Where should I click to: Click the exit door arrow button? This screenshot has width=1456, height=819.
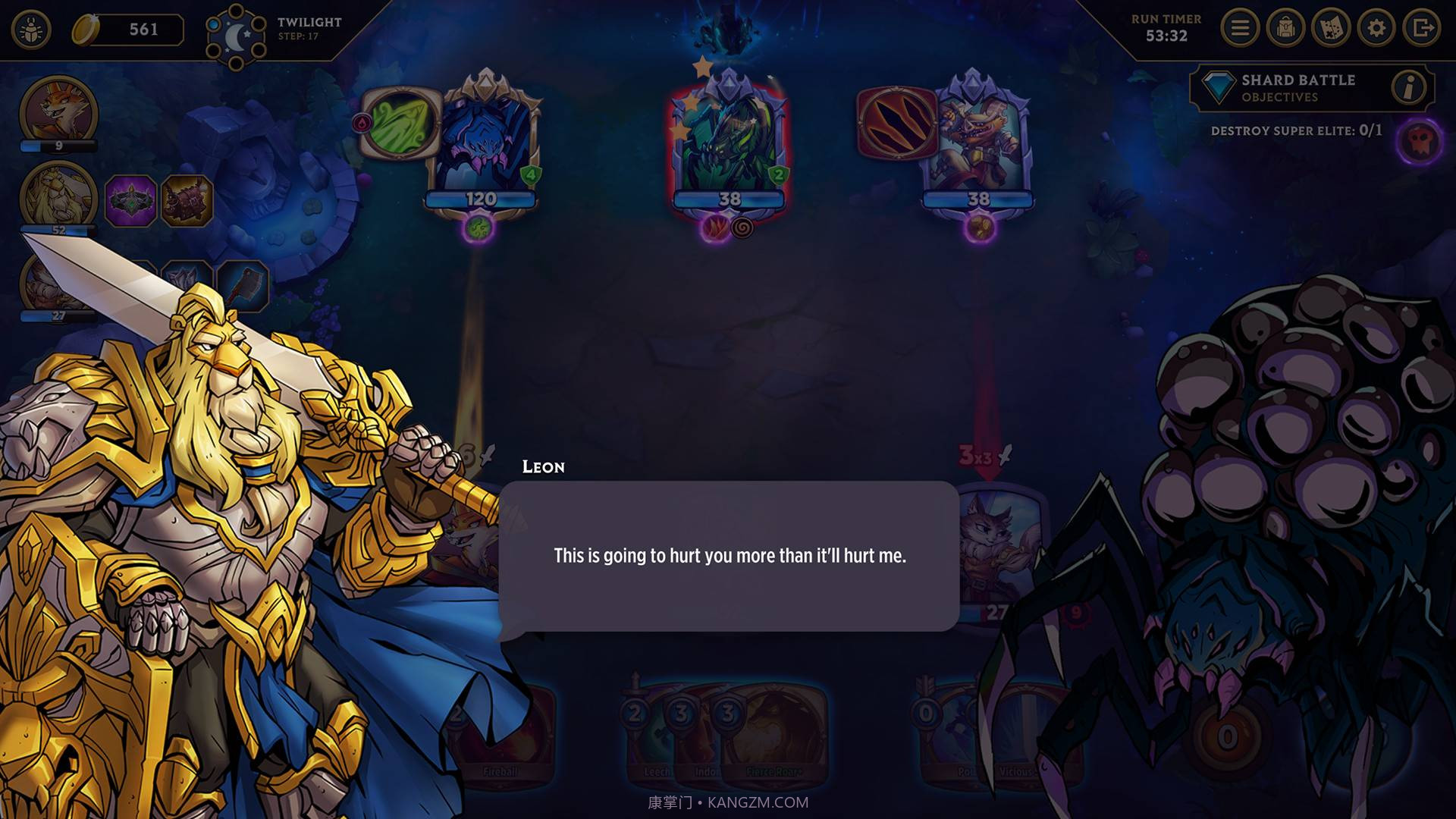1422,29
